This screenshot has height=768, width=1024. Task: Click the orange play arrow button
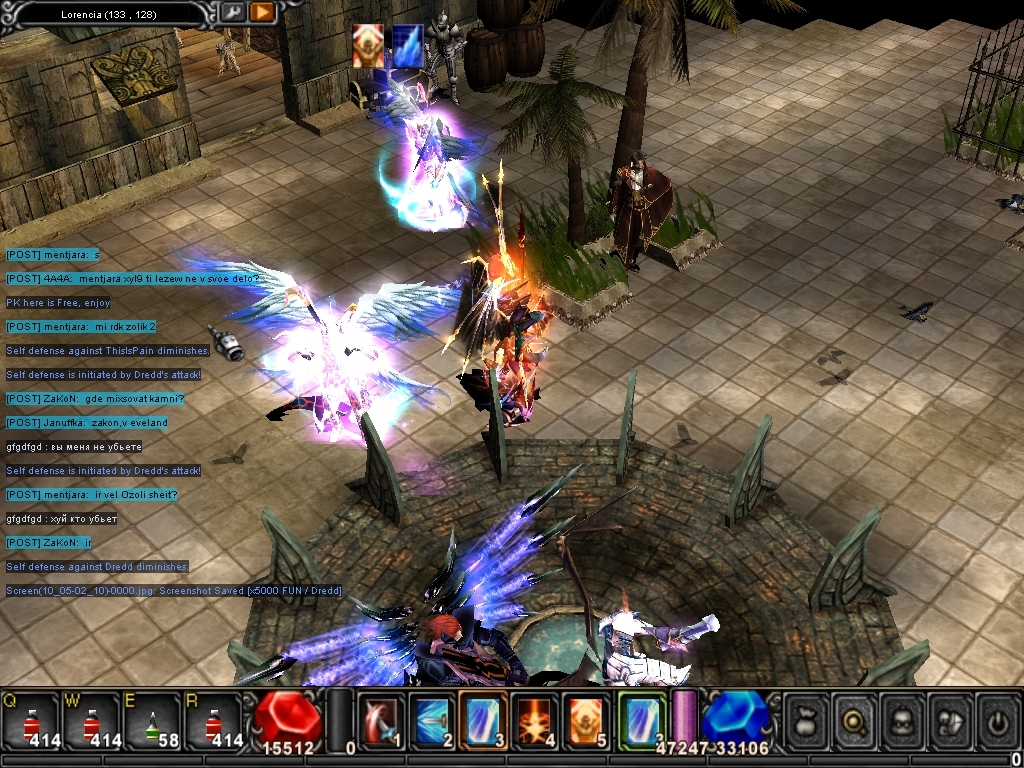point(262,13)
